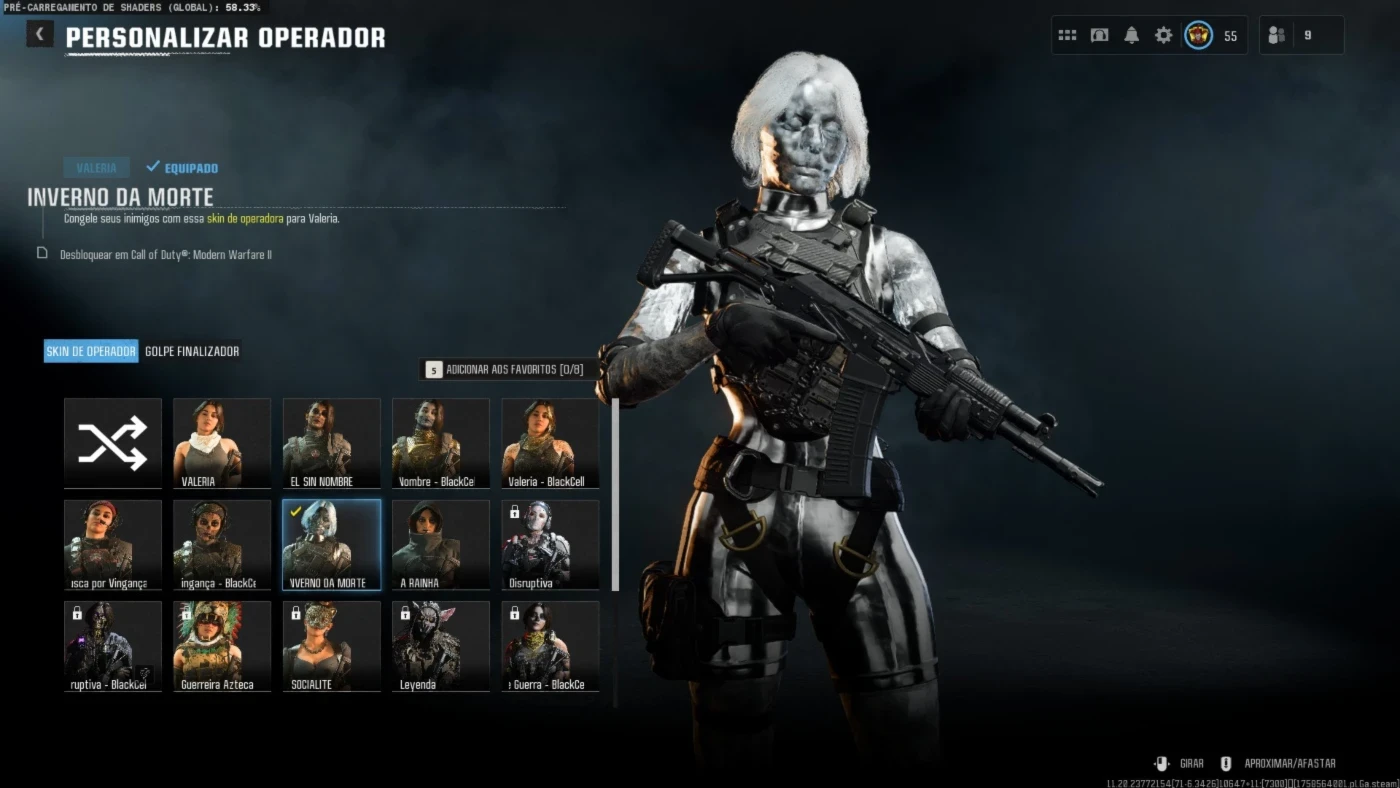
Task: Pick the Leyenda skin tile
Action: click(x=441, y=646)
